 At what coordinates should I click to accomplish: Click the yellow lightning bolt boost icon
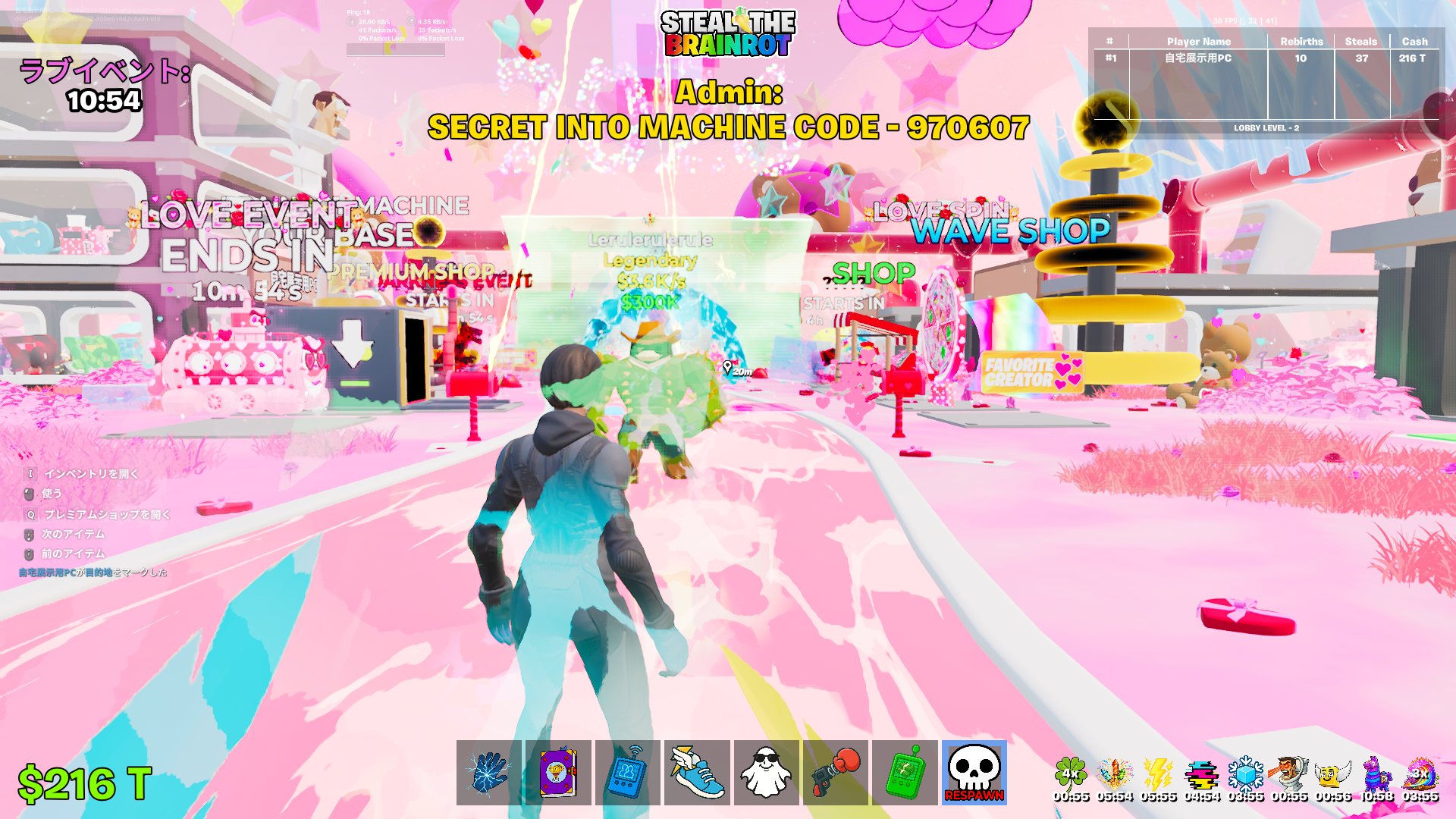tap(1158, 775)
